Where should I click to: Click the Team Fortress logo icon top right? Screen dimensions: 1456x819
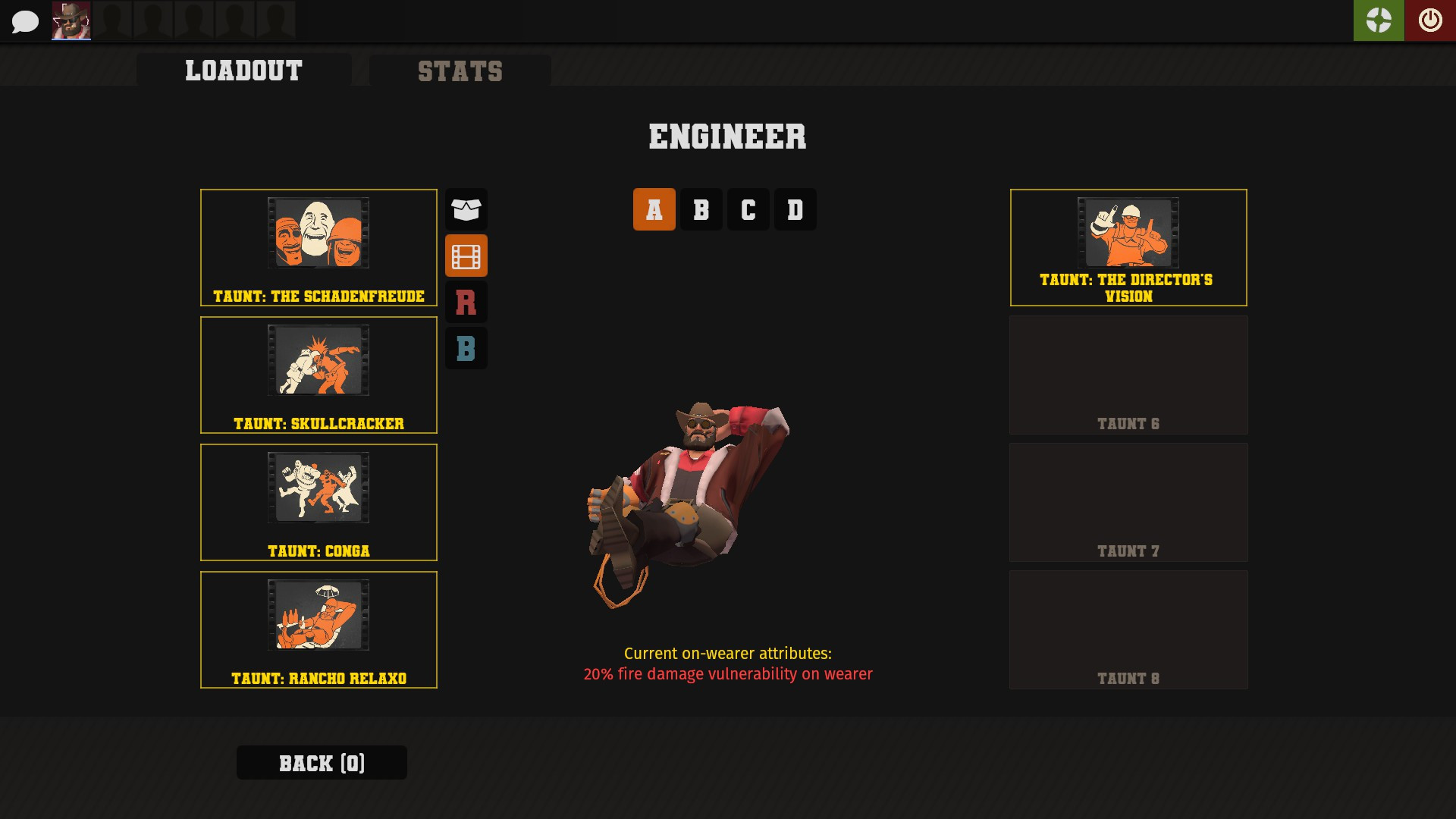pyautogui.click(x=1379, y=20)
